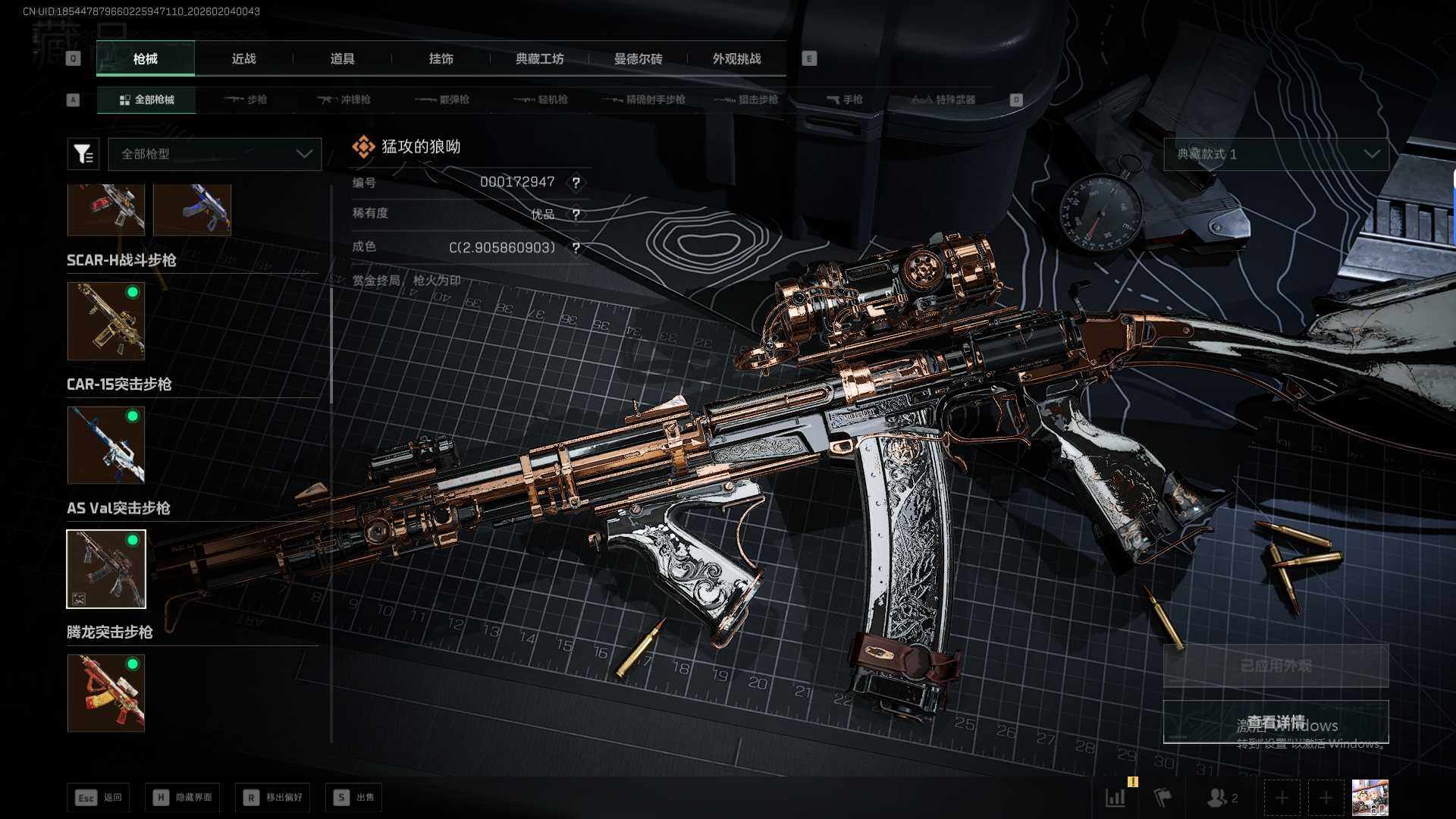Filter weapons by 冲锋枪 category
Image resolution: width=1456 pixels, height=819 pixels.
pyautogui.click(x=345, y=99)
